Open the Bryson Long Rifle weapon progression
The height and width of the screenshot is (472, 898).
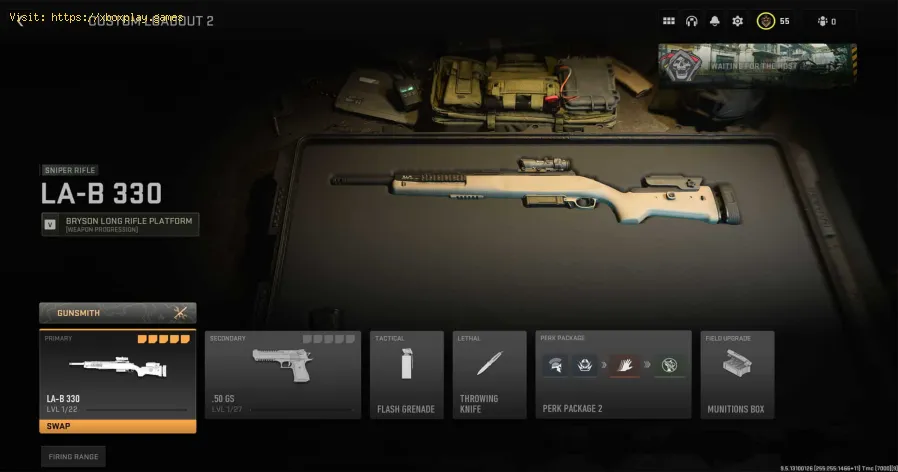(x=120, y=224)
